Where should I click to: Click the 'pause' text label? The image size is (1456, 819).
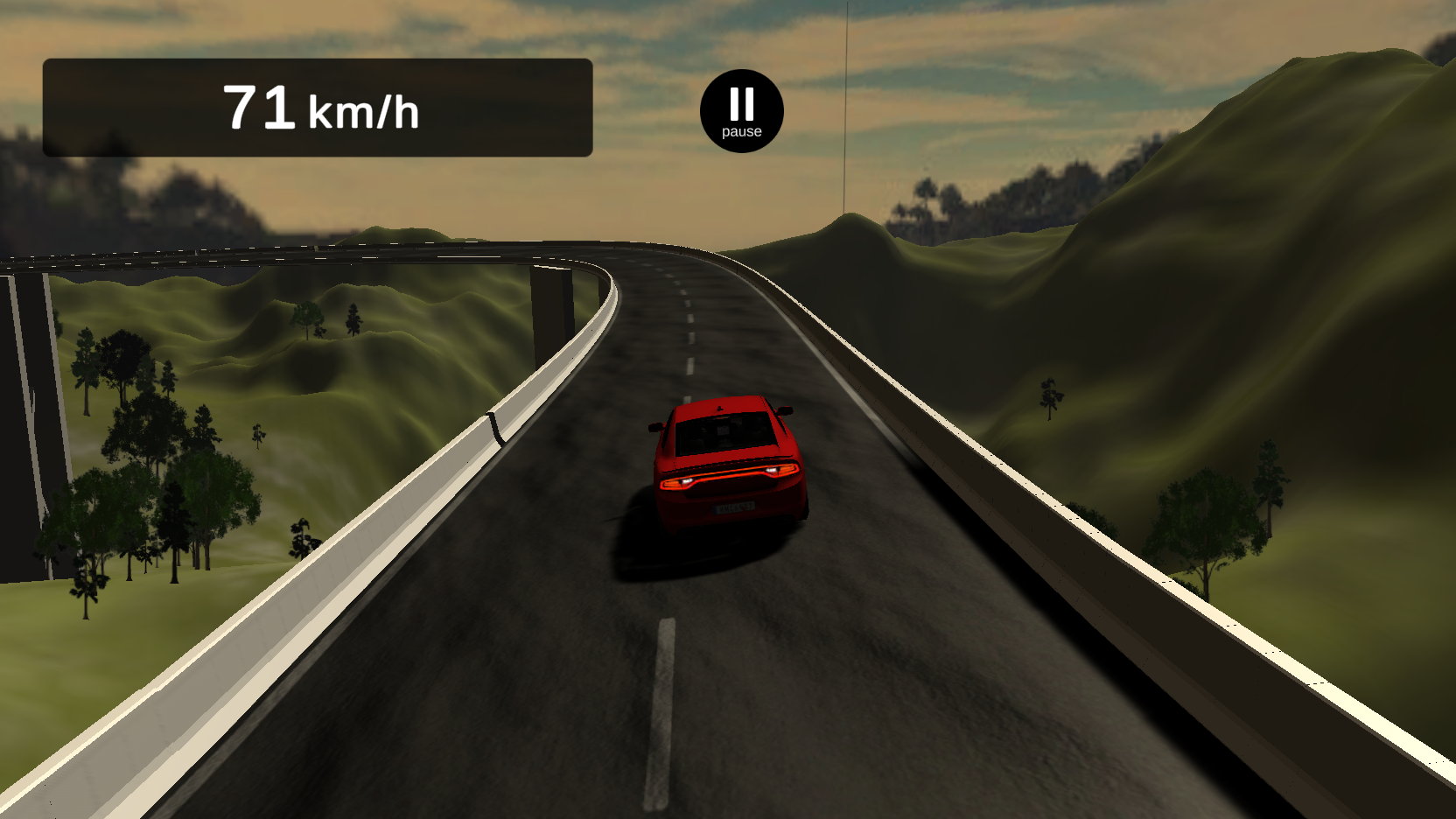740,131
